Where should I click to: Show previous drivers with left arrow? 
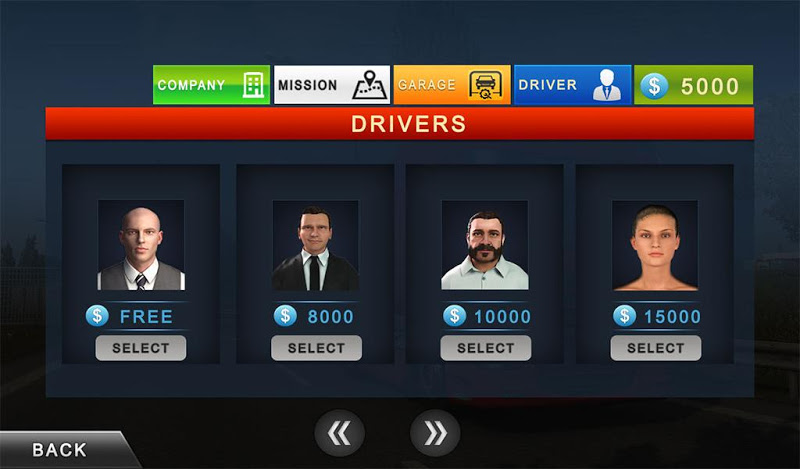340,433
